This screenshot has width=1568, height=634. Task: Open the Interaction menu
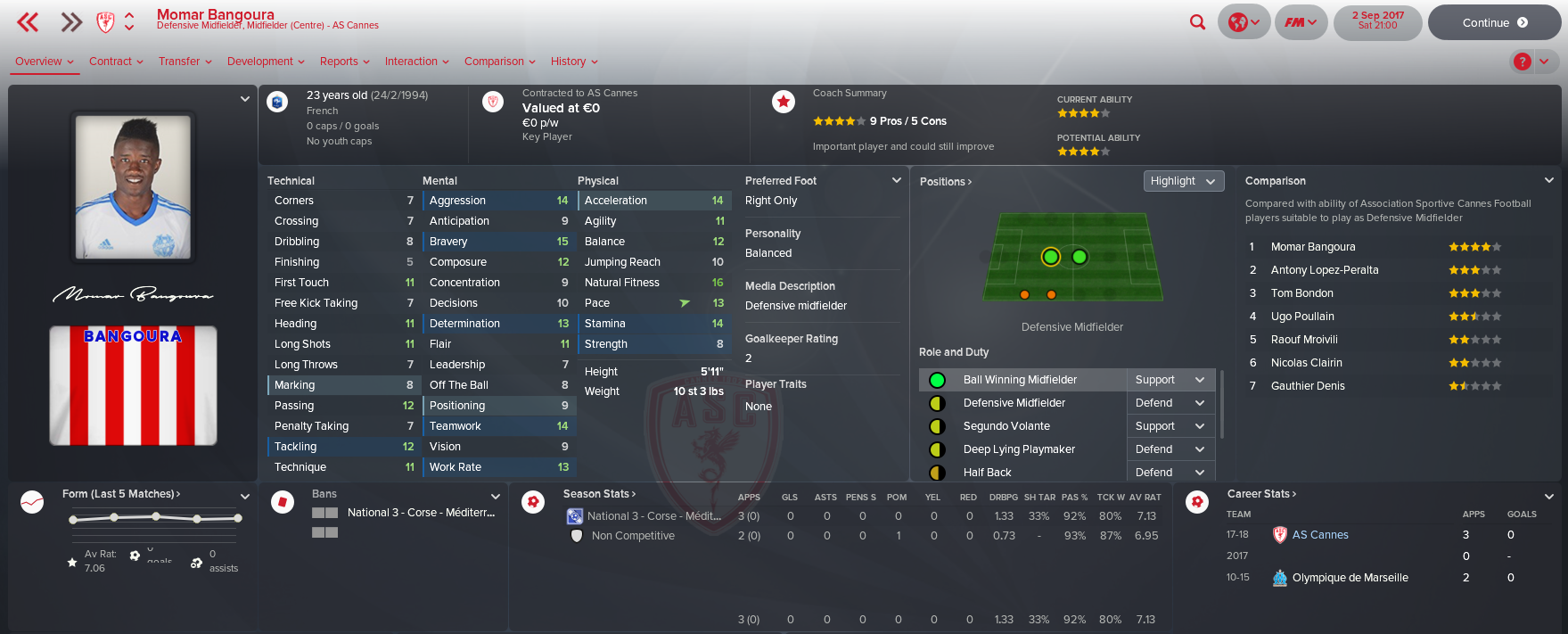click(416, 62)
